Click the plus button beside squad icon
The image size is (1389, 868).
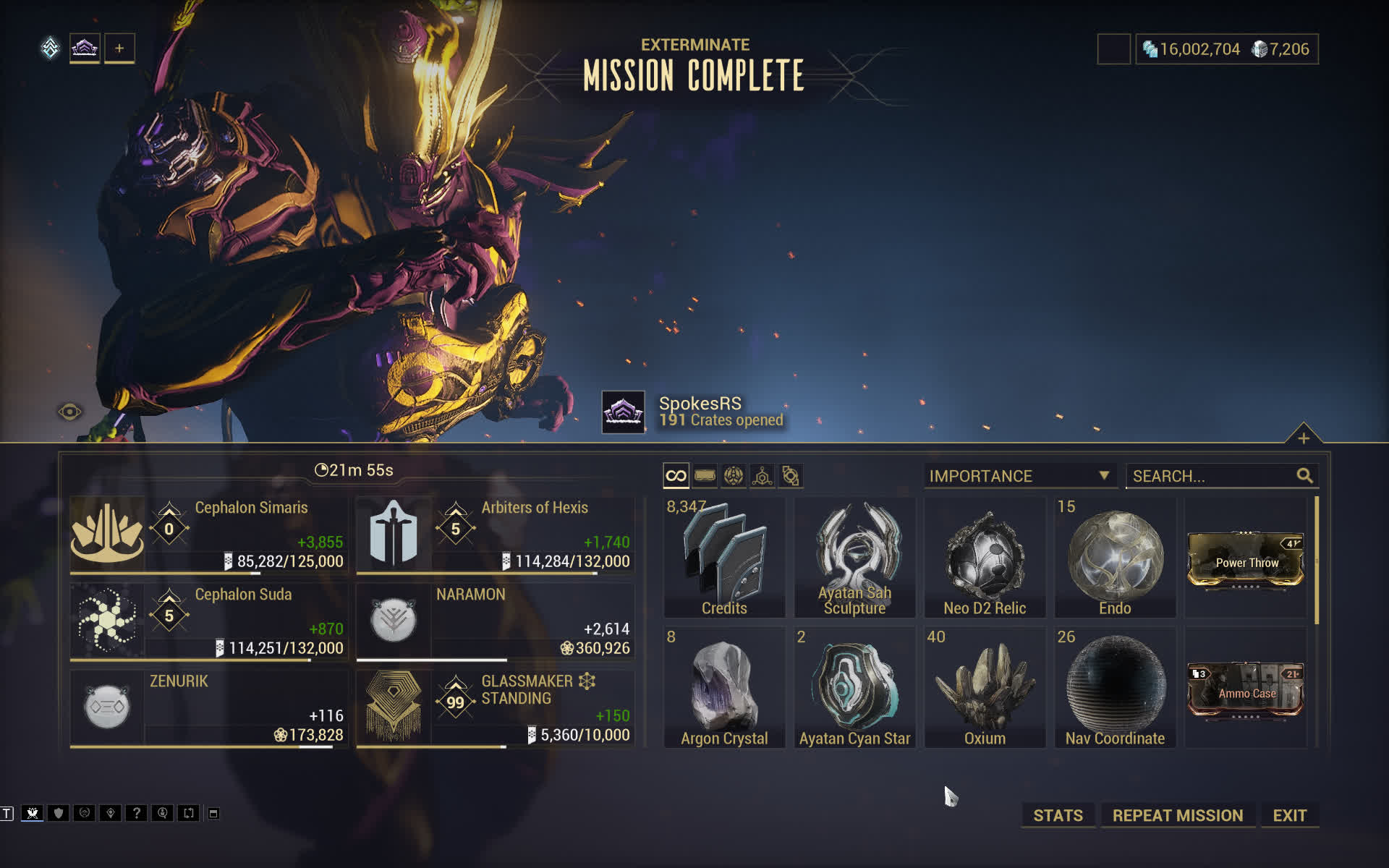click(119, 48)
